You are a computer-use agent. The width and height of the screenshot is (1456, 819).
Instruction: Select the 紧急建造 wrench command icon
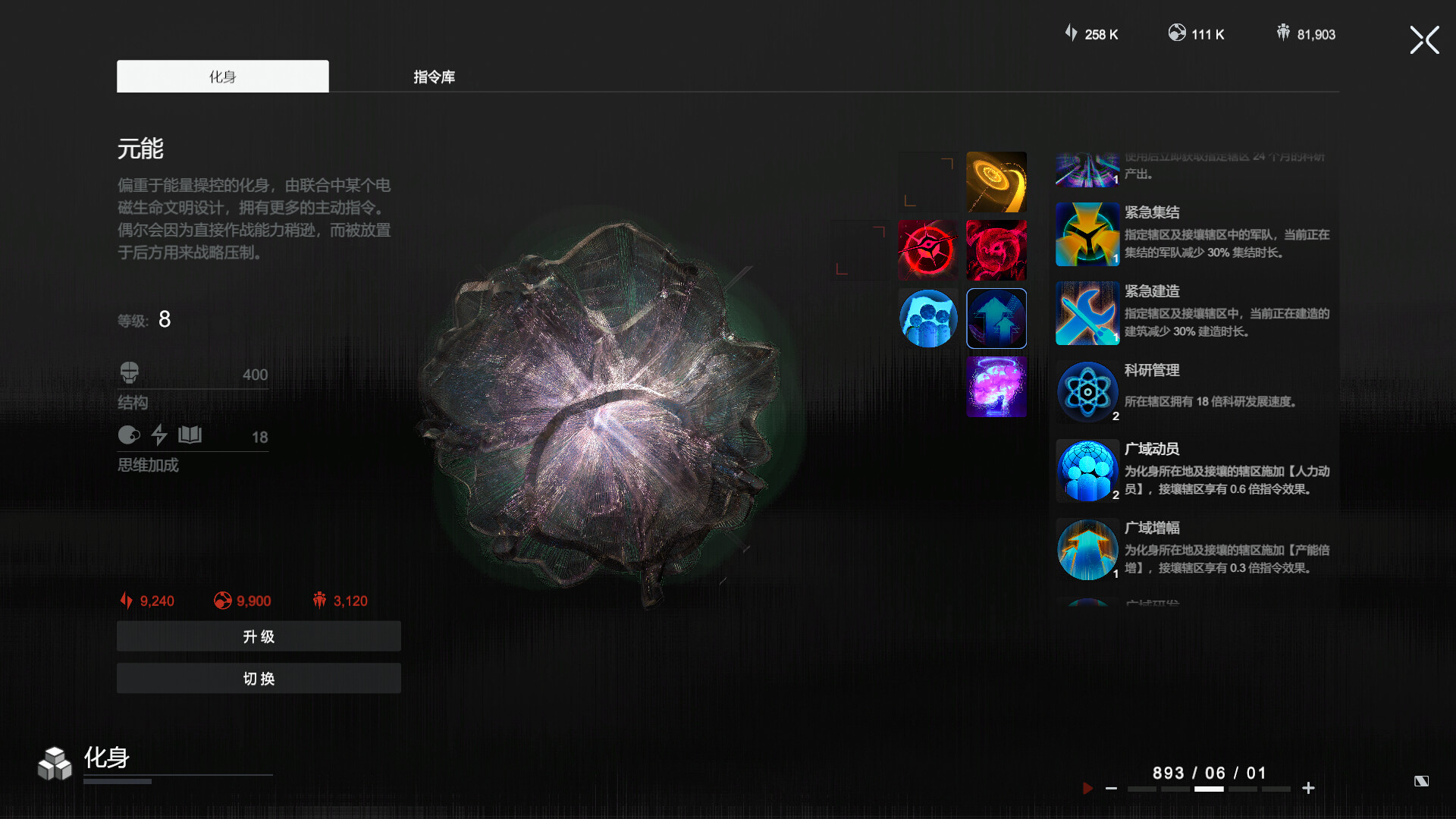click(1087, 313)
